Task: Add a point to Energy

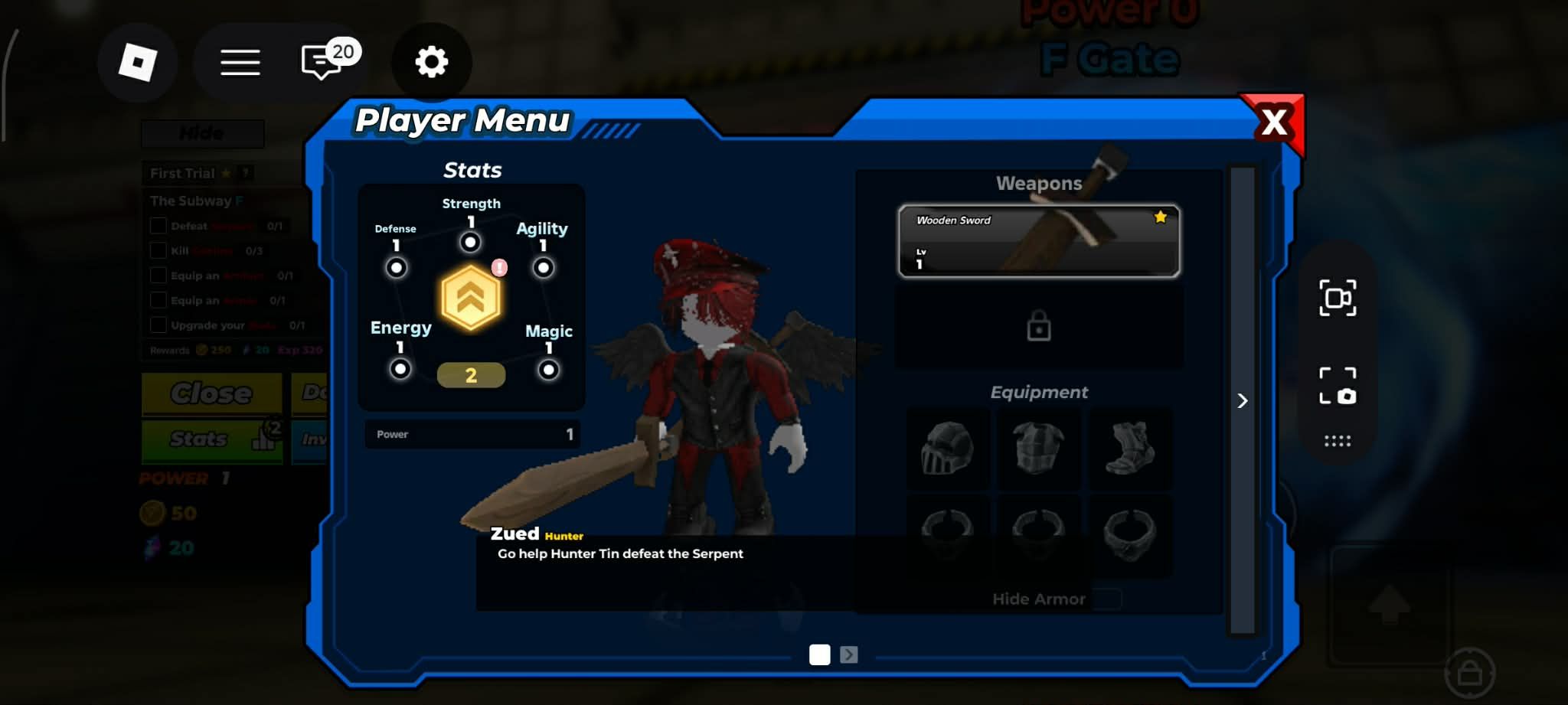Action: (x=400, y=369)
